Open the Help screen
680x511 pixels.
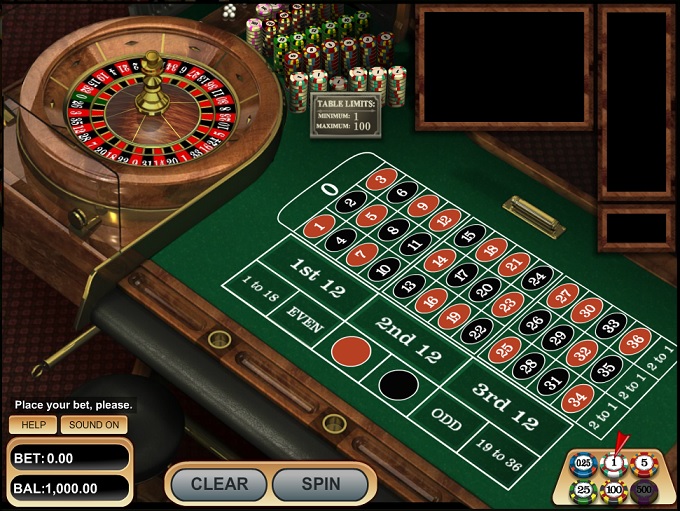click(x=33, y=424)
